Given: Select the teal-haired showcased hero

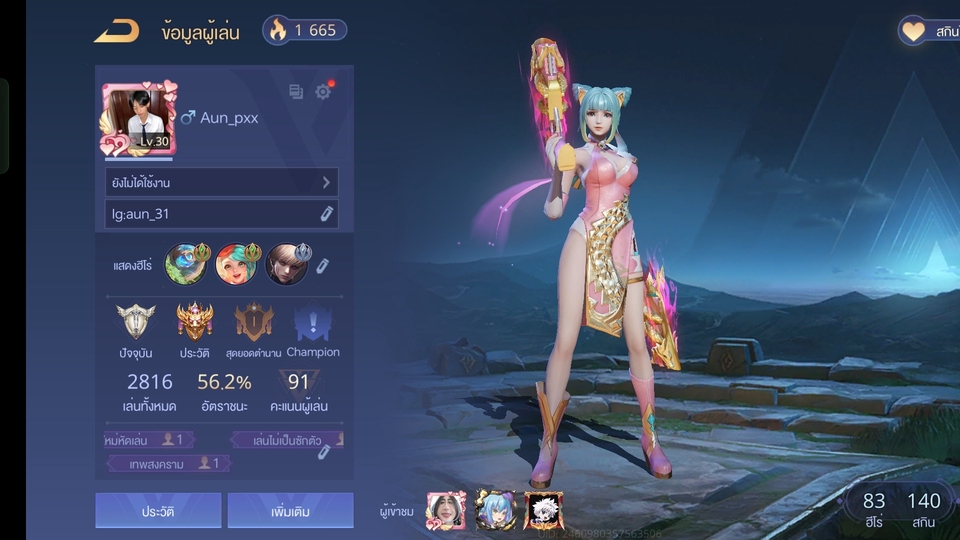Looking at the screenshot, I should (236, 264).
